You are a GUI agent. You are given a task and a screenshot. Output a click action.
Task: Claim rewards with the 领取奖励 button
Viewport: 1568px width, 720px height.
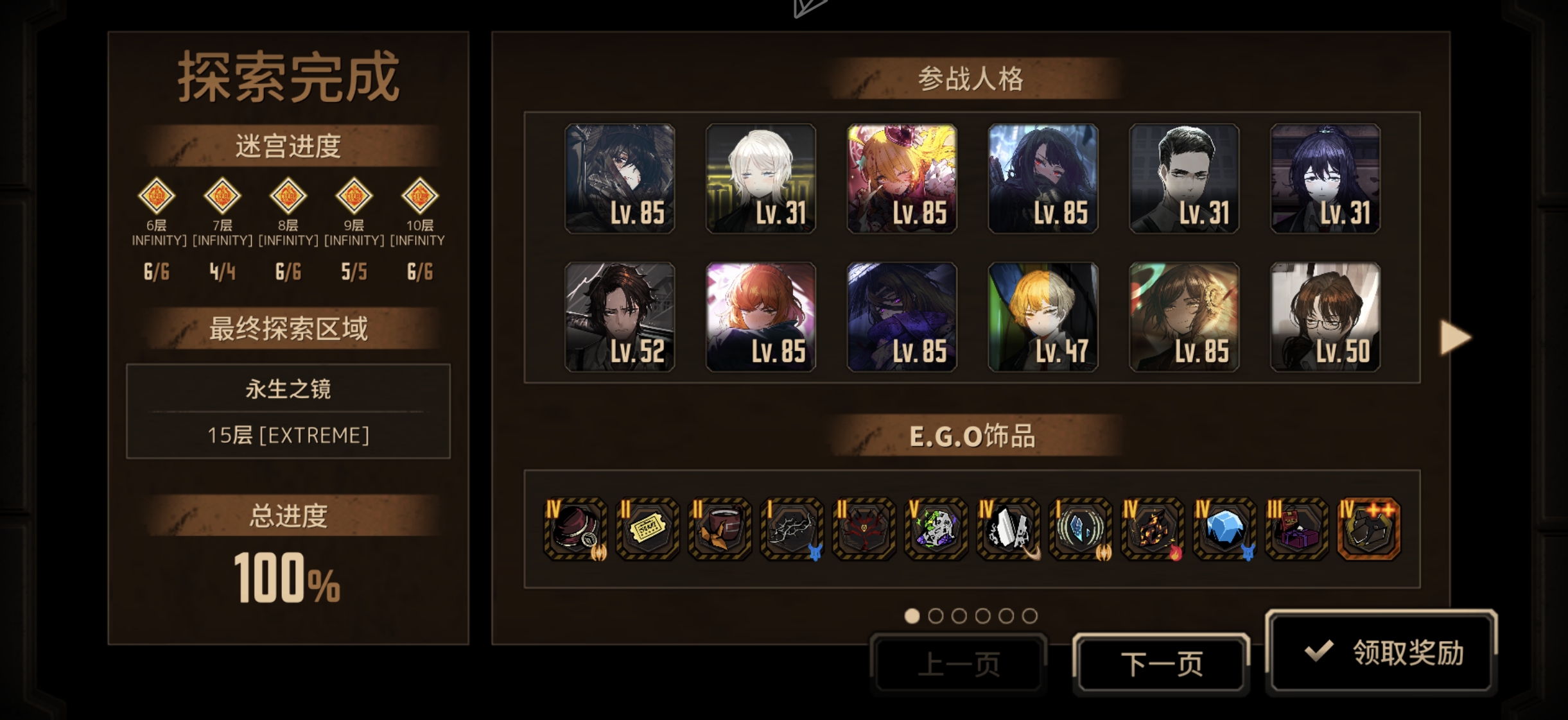[1382, 652]
